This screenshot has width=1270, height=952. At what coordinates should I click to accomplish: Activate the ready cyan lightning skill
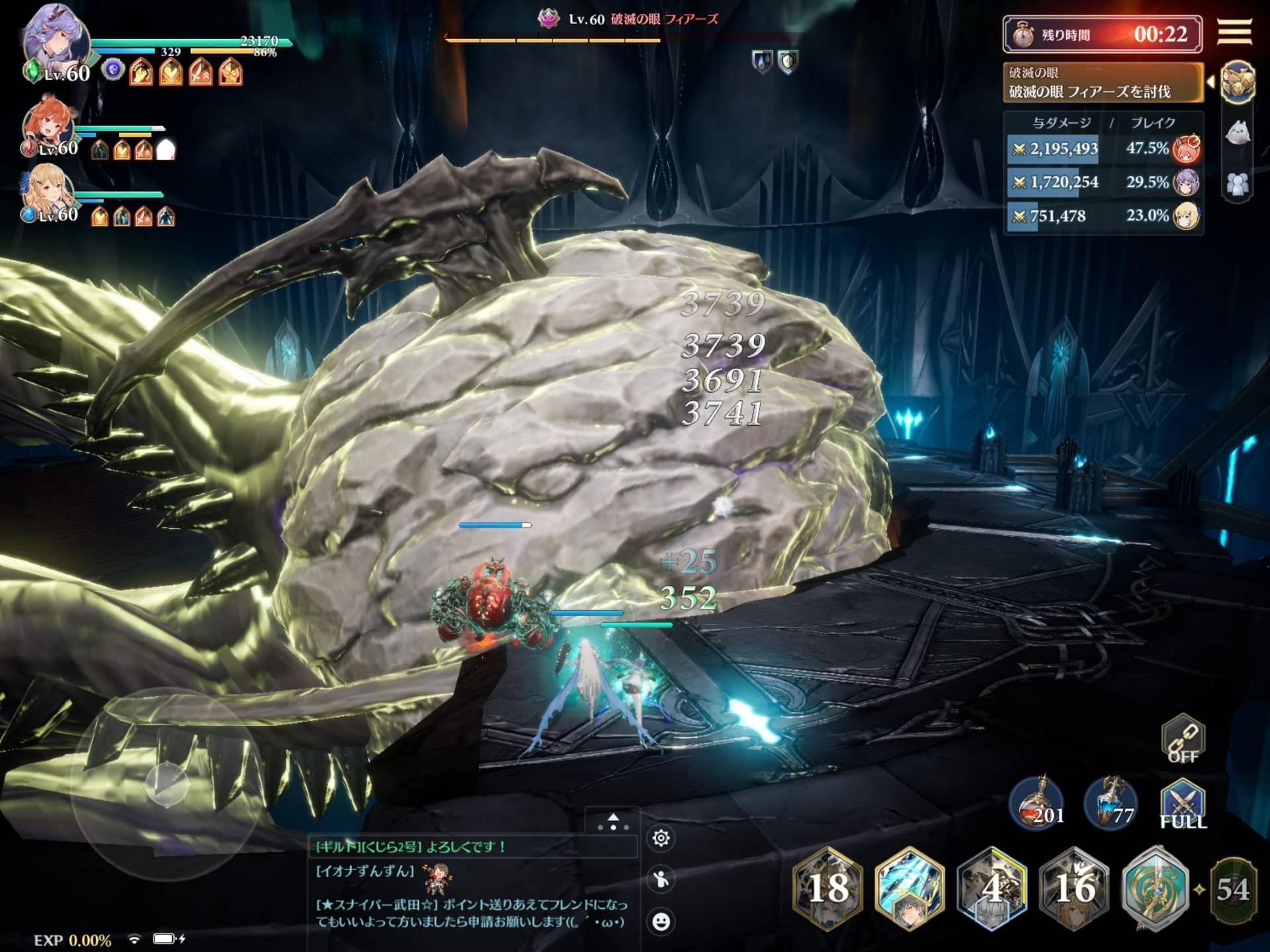tap(910, 889)
